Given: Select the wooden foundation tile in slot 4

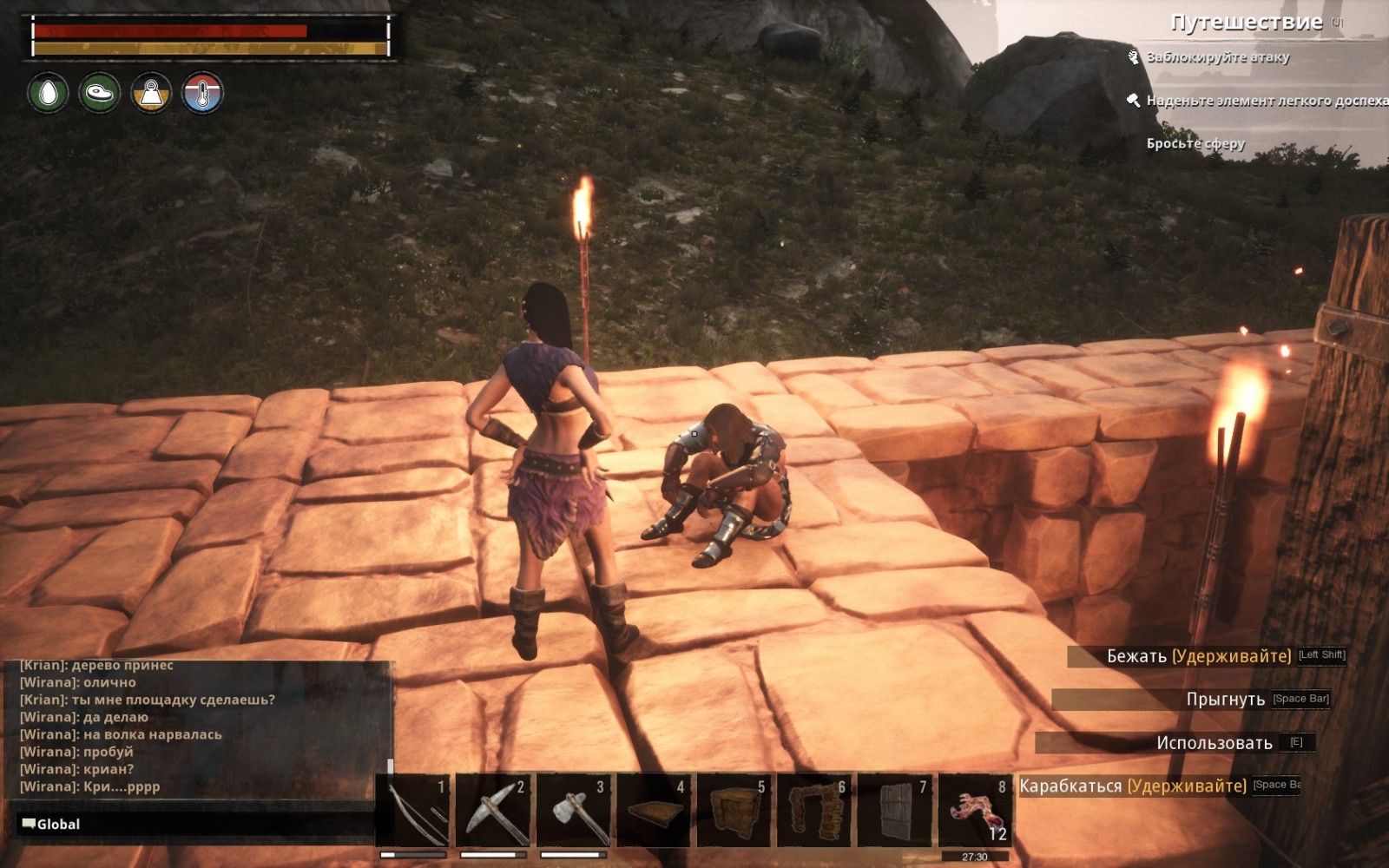Looking at the screenshot, I should click(655, 812).
